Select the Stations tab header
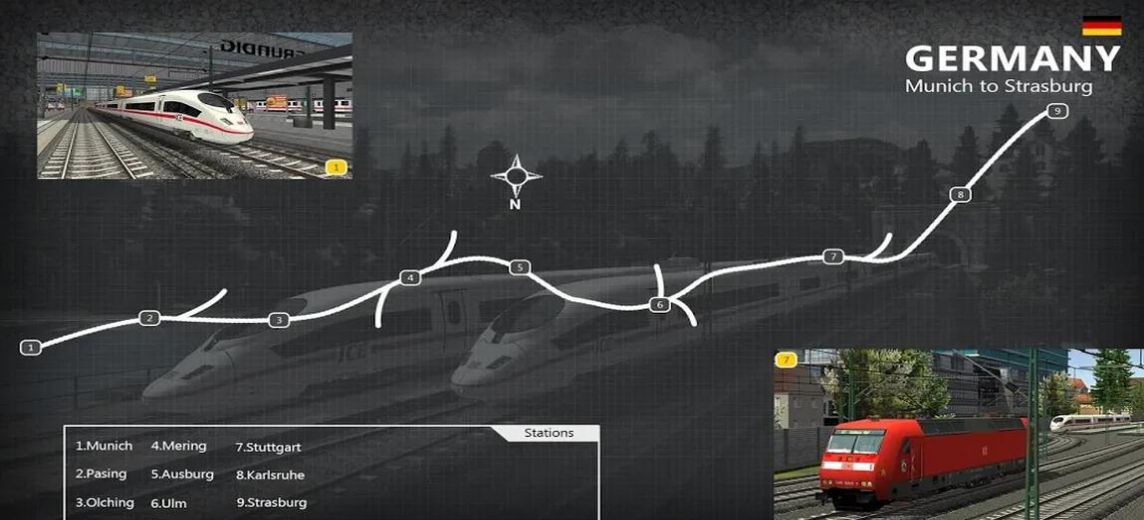Viewport: 1144px width, 520px height. coord(549,433)
